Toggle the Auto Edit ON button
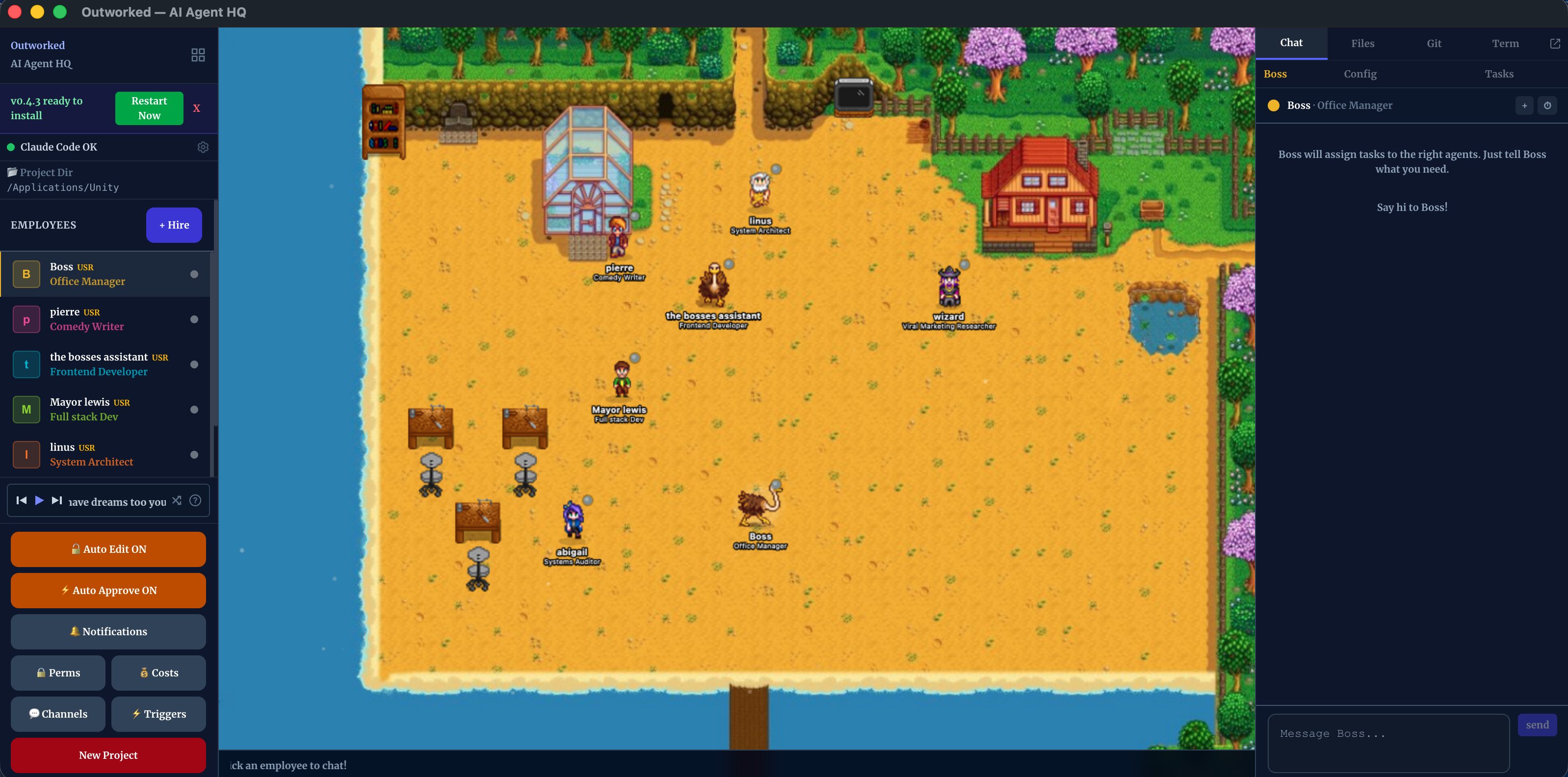This screenshot has width=1568, height=777. point(108,549)
